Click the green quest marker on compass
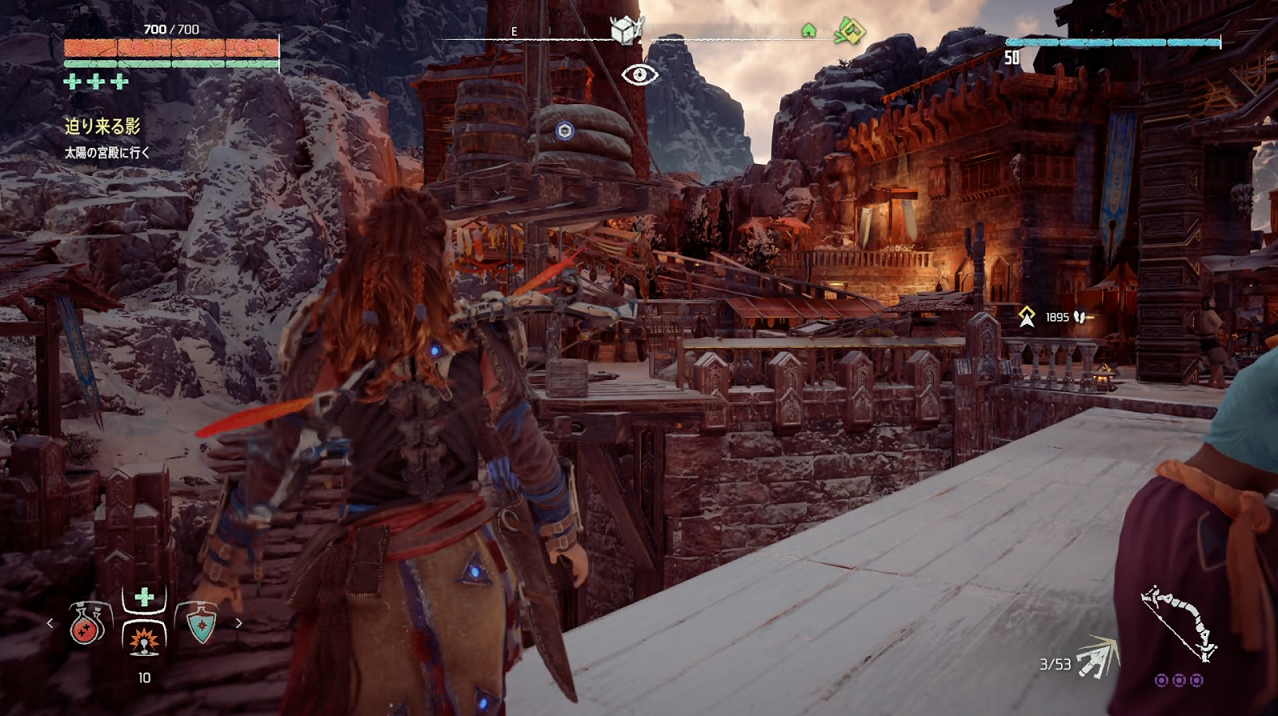The height and width of the screenshot is (716, 1278). tap(850, 30)
